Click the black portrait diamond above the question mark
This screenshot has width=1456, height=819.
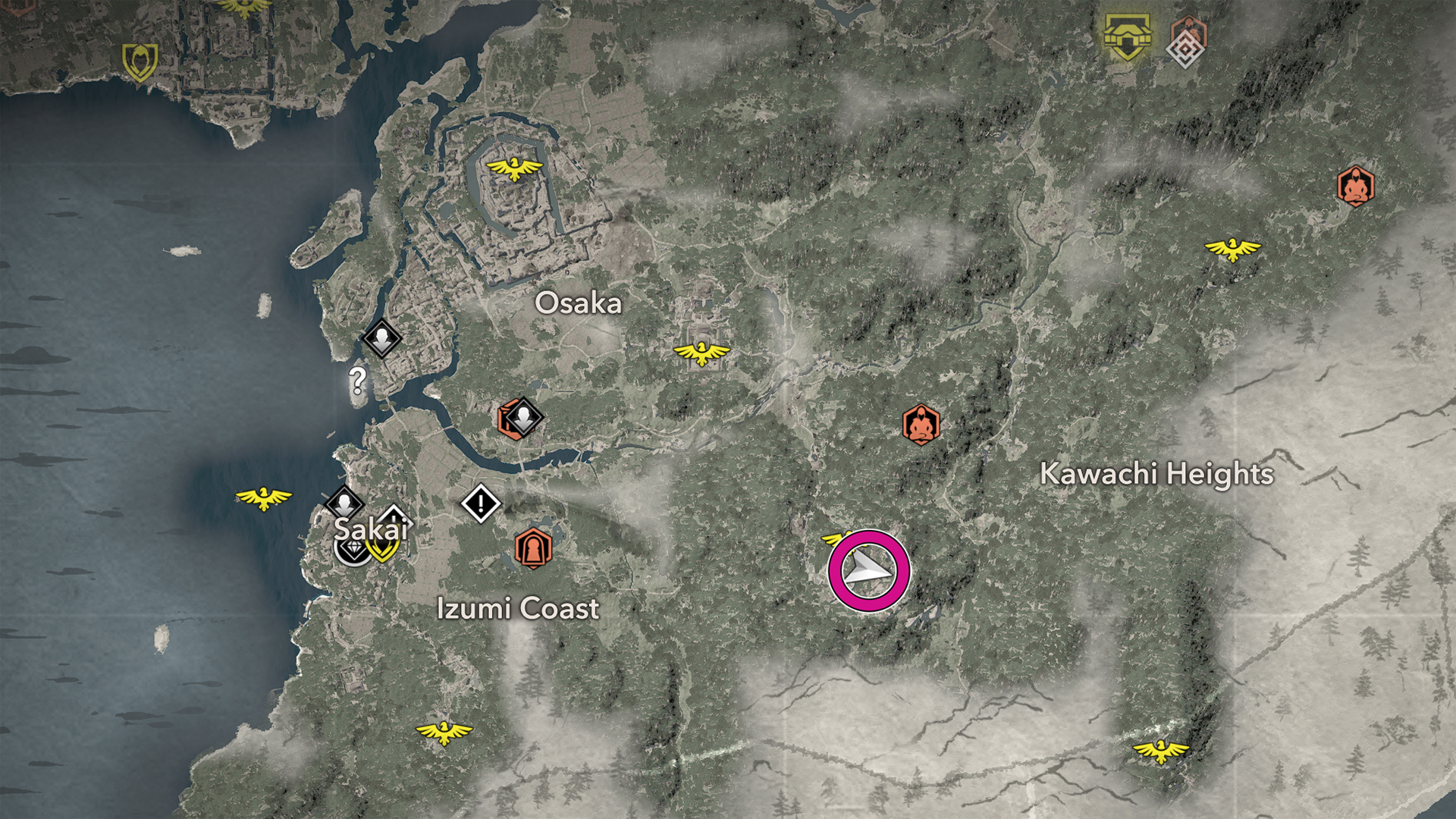381,338
